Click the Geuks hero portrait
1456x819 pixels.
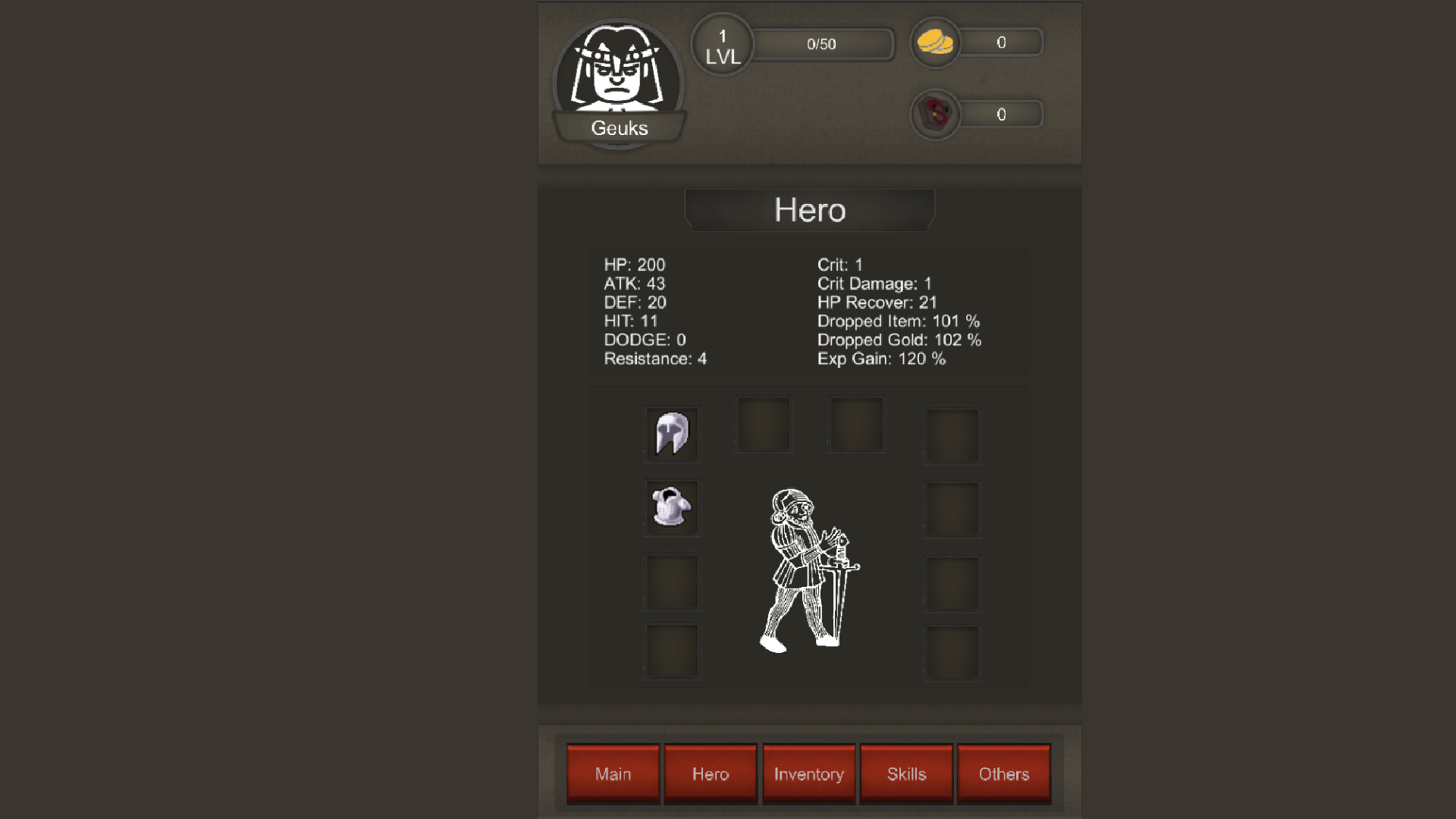coord(618,80)
